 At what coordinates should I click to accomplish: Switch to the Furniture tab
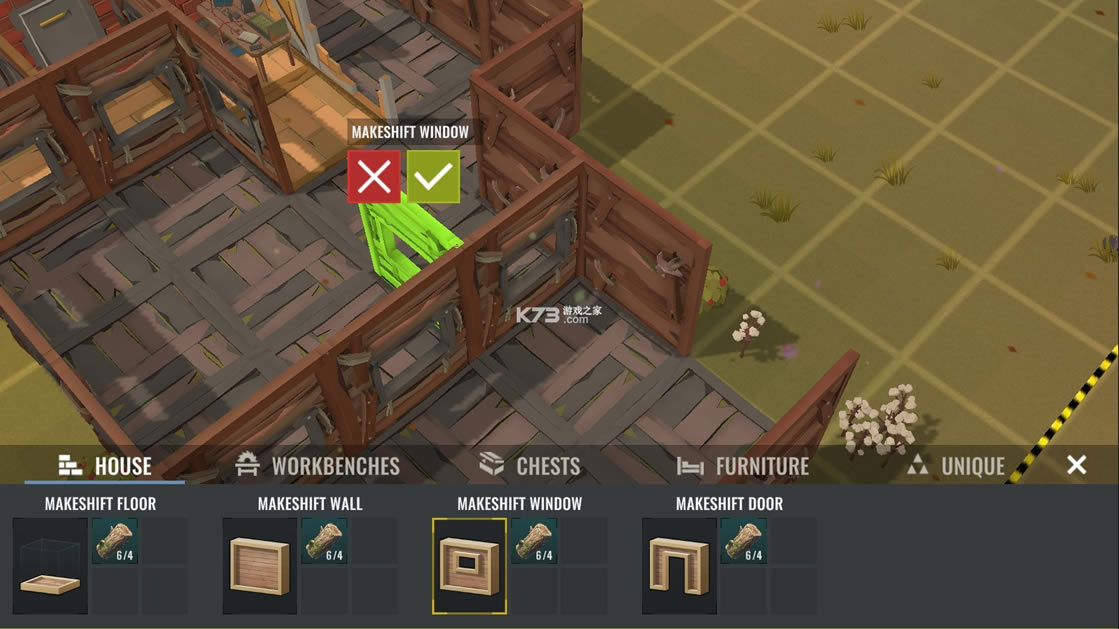tap(745, 466)
